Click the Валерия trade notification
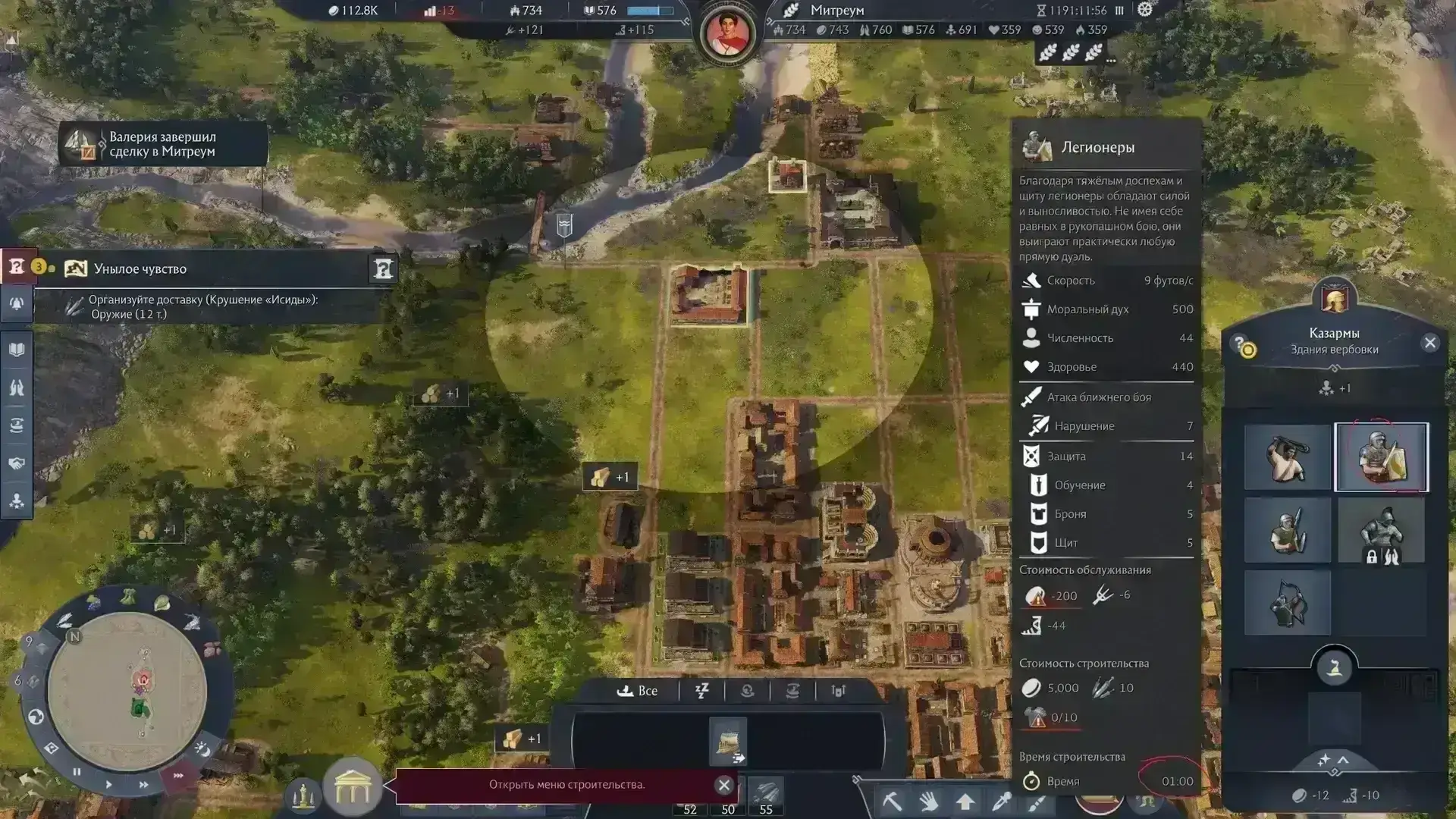The width and height of the screenshot is (1456, 819). click(163, 144)
